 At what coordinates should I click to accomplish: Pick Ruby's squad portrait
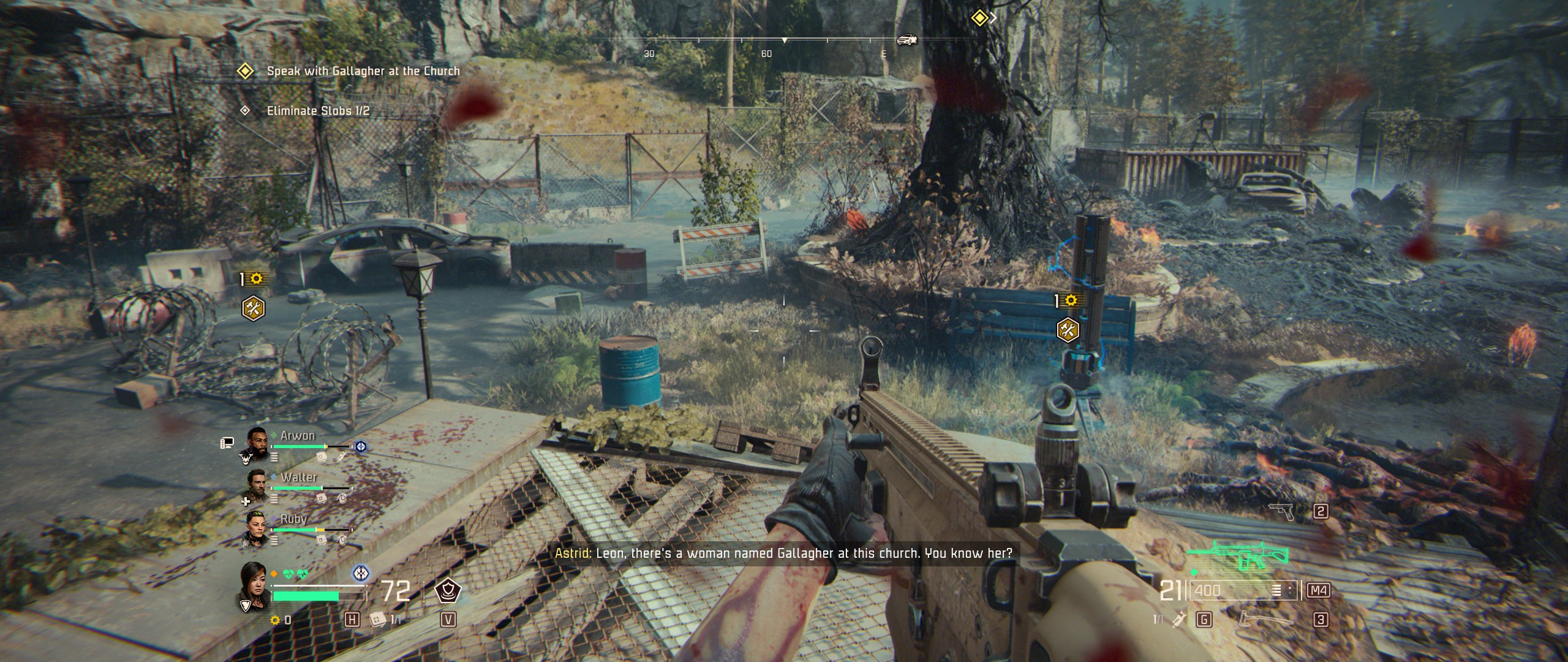click(x=256, y=526)
